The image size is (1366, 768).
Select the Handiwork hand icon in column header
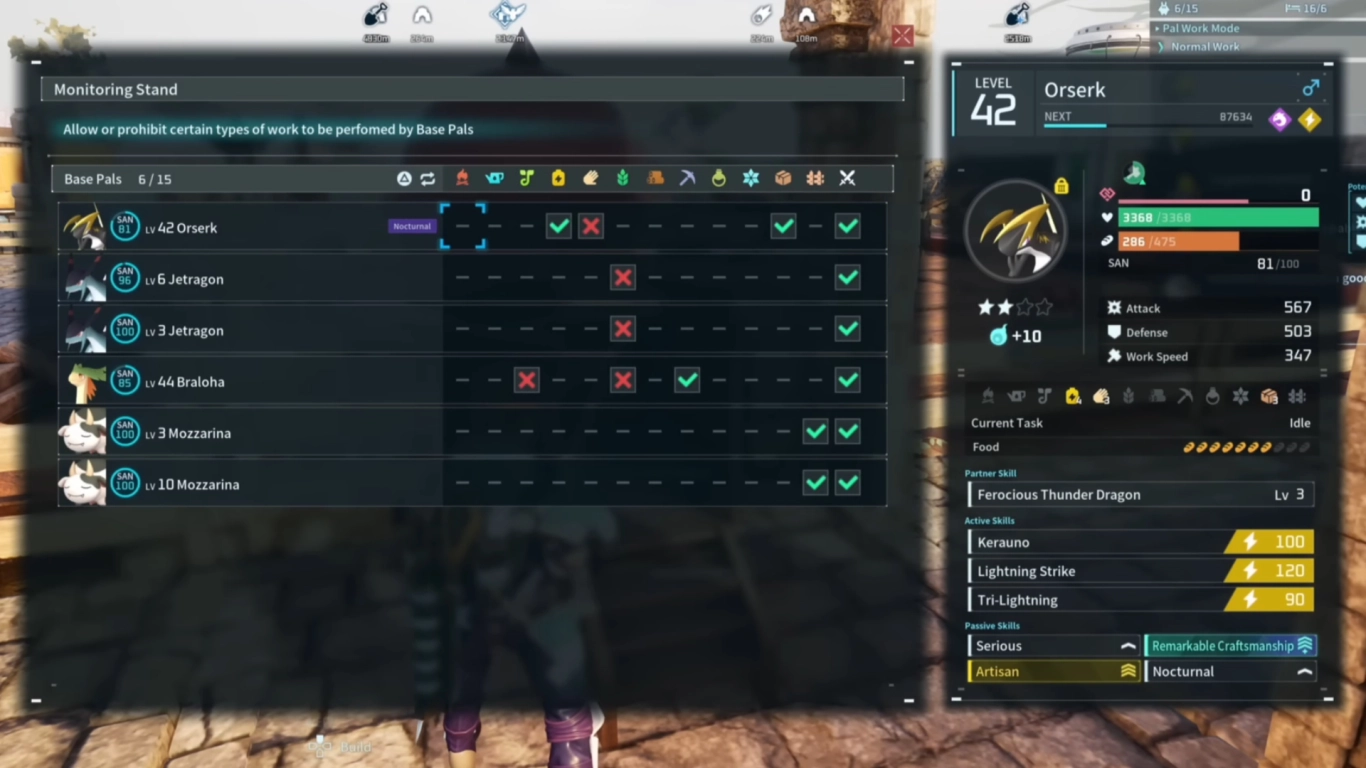(x=589, y=178)
